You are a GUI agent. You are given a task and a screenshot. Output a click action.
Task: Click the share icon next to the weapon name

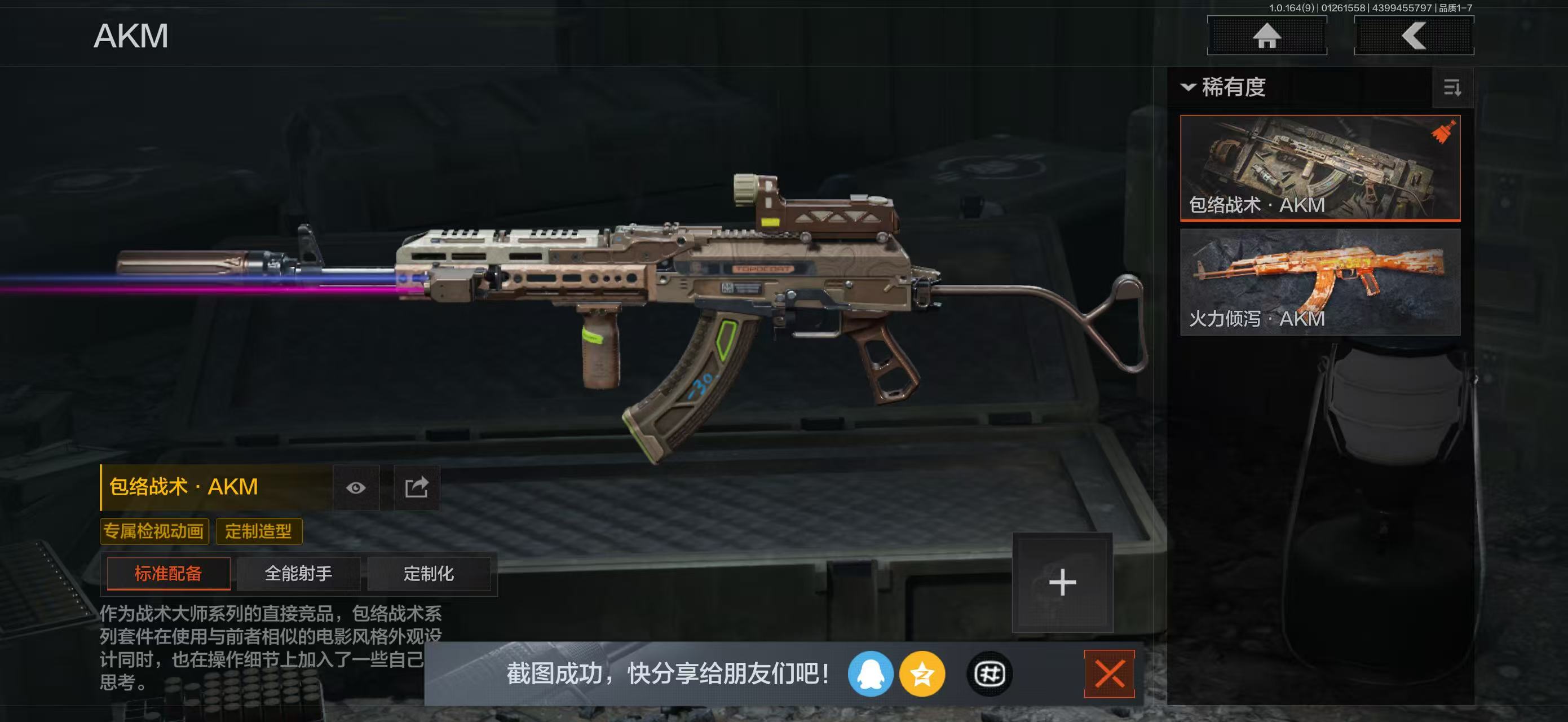click(417, 487)
